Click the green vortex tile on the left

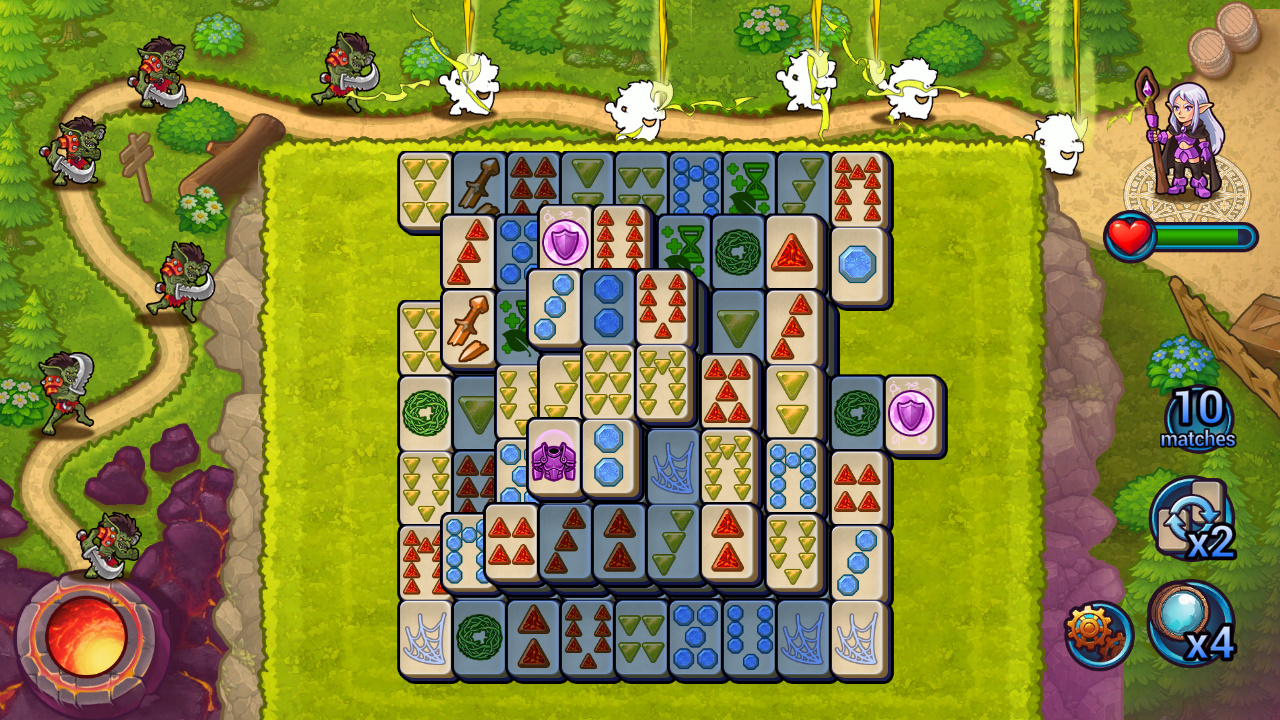pyautogui.click(x=424, y=410)
